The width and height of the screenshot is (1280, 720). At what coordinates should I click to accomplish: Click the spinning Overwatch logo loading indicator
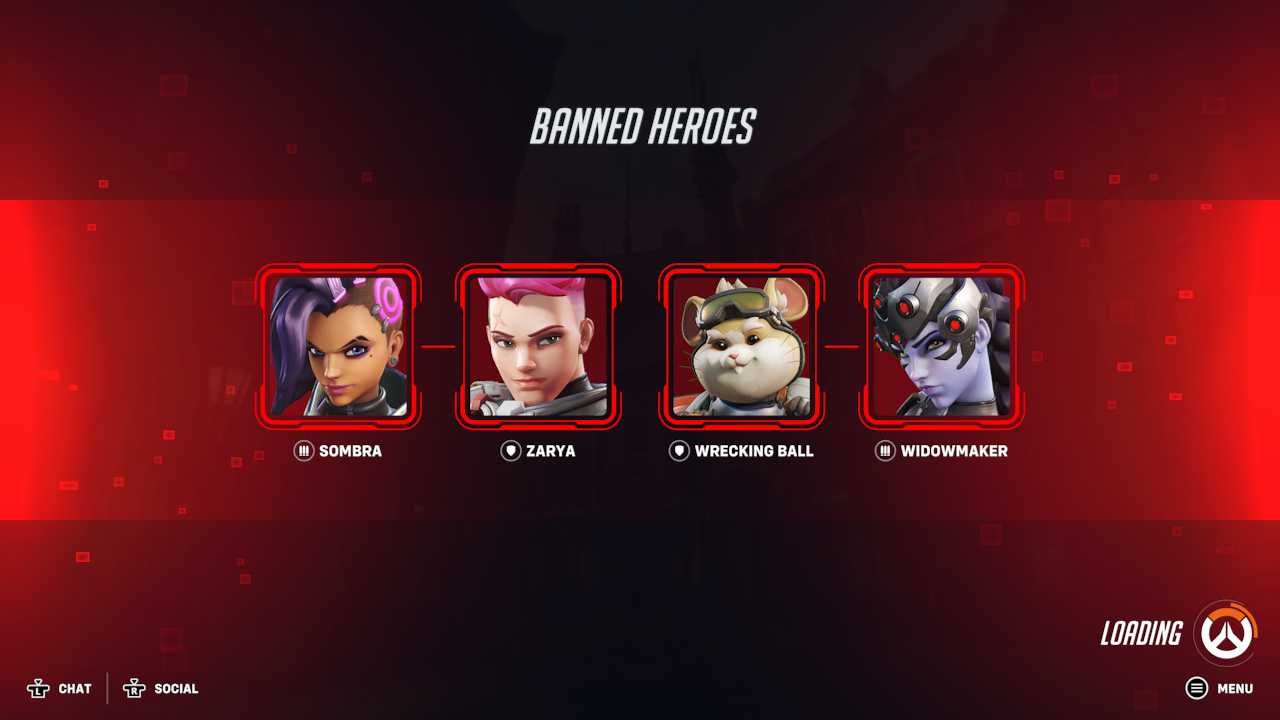point(1227,633)
